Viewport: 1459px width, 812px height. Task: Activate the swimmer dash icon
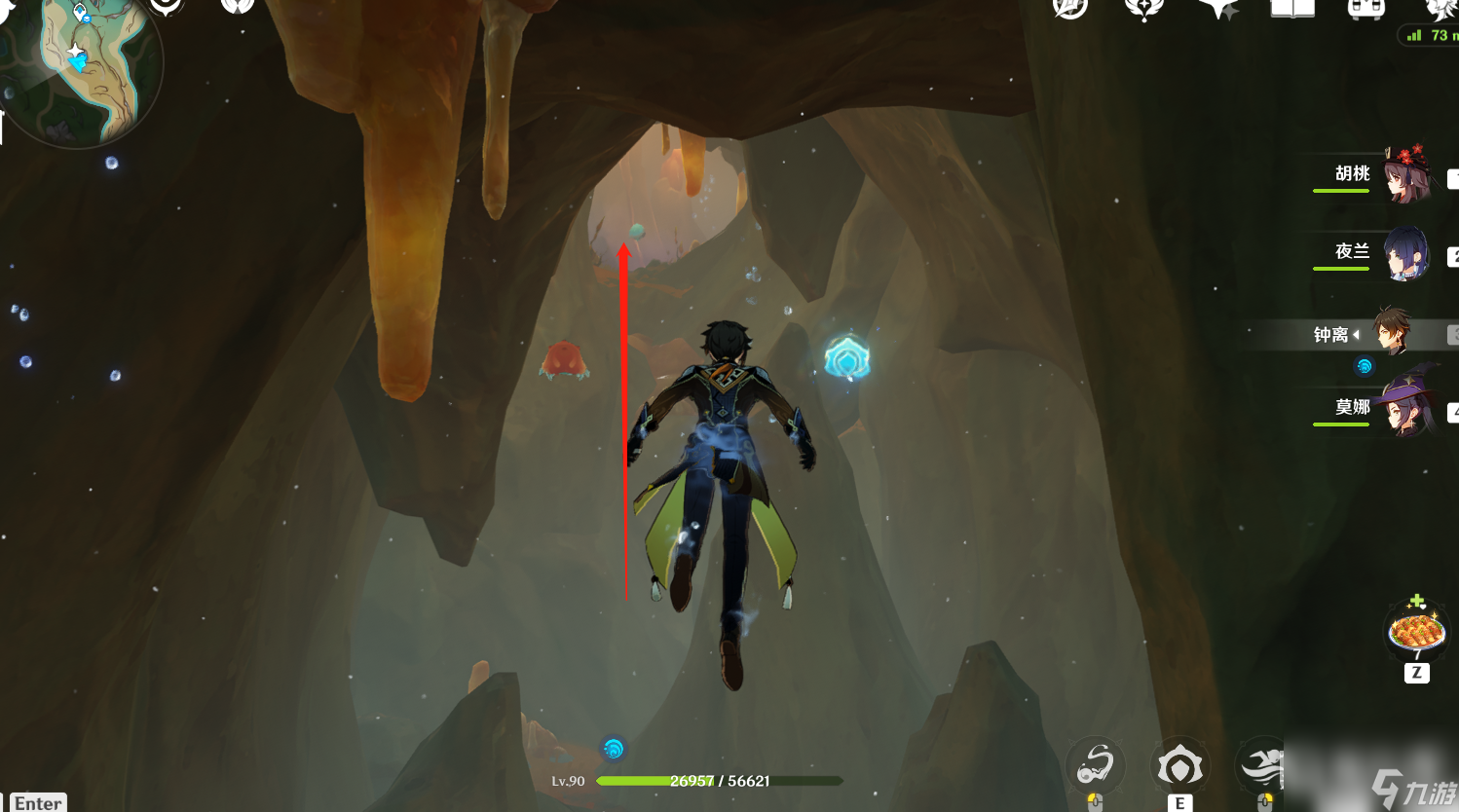click(1262, 767)
